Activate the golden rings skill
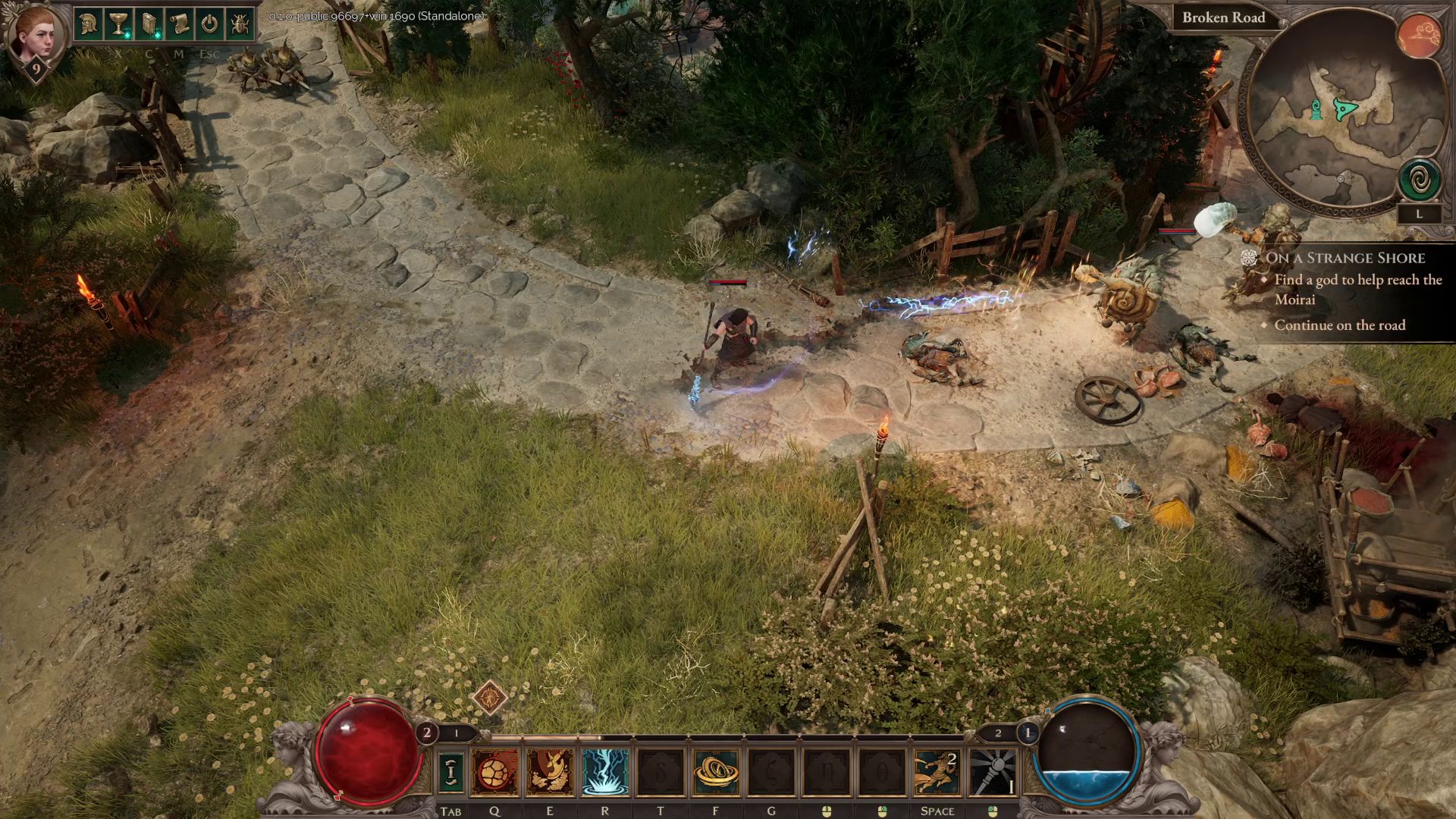 (x=716, y=772)
